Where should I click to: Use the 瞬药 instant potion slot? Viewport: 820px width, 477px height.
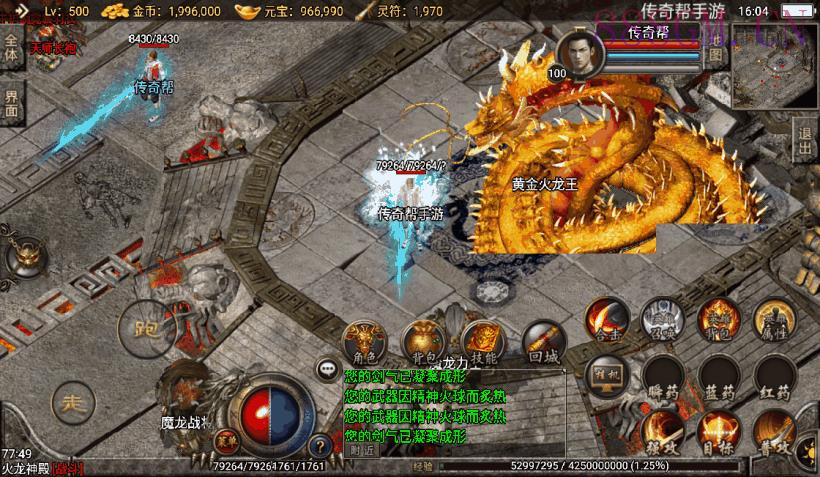coord(661,377)
